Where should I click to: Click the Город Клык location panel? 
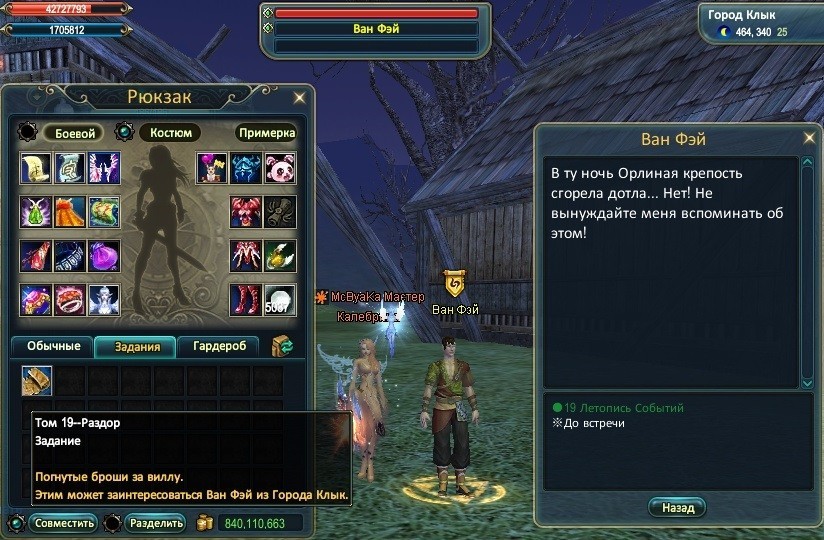pyautogui.click(x=759, y=24)
